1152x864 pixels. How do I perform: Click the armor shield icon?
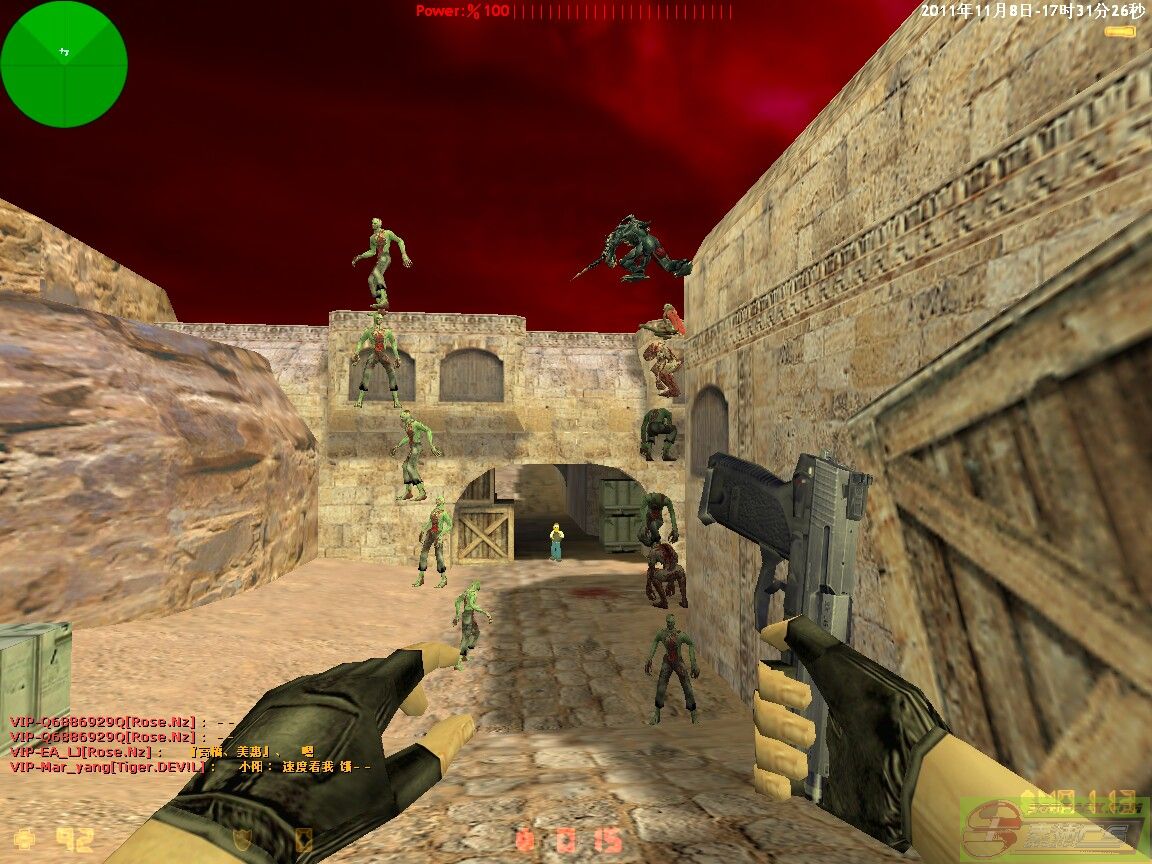241,838
